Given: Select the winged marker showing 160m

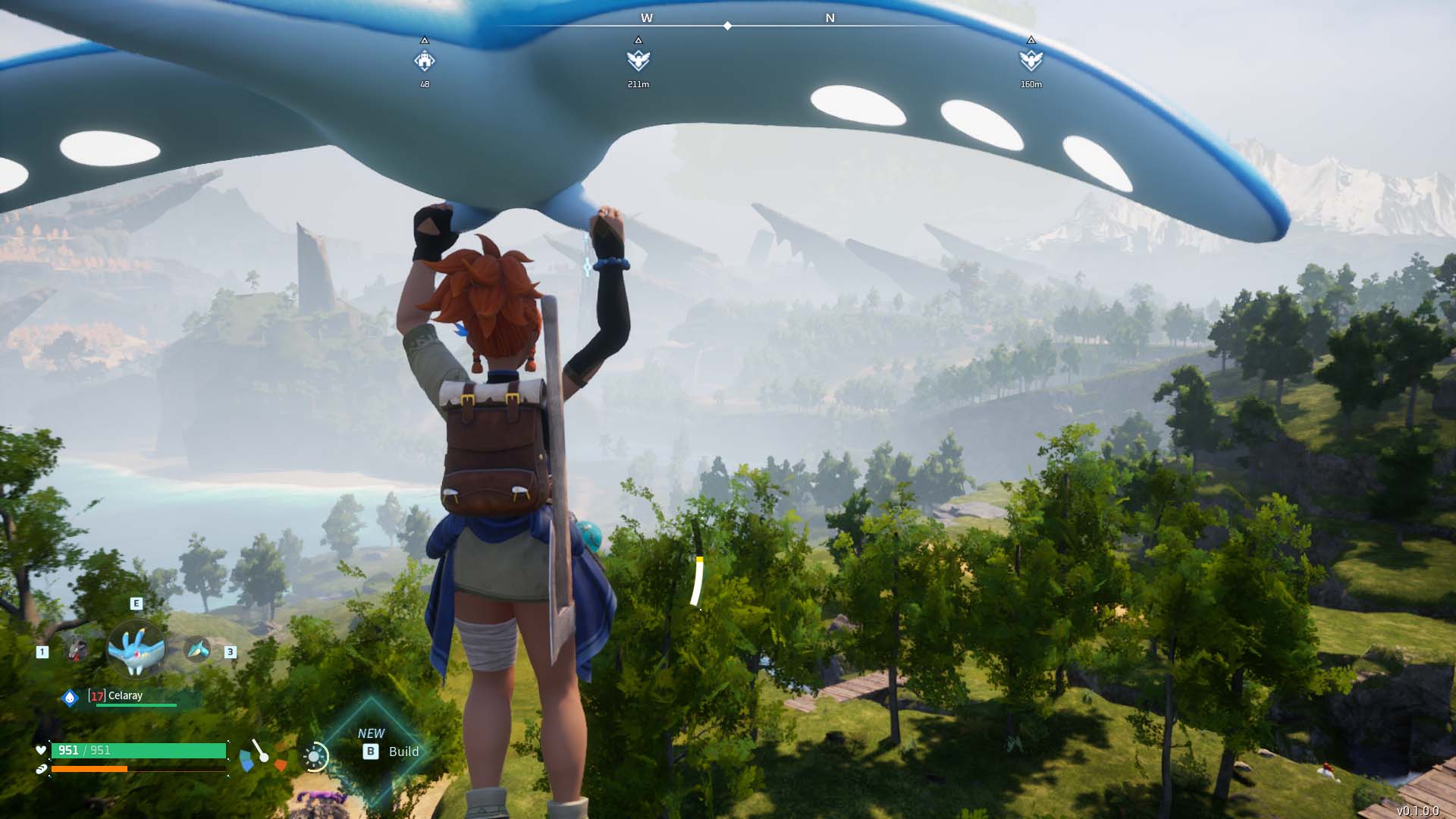Looking at the screenshot, I should click(1031, 60).
